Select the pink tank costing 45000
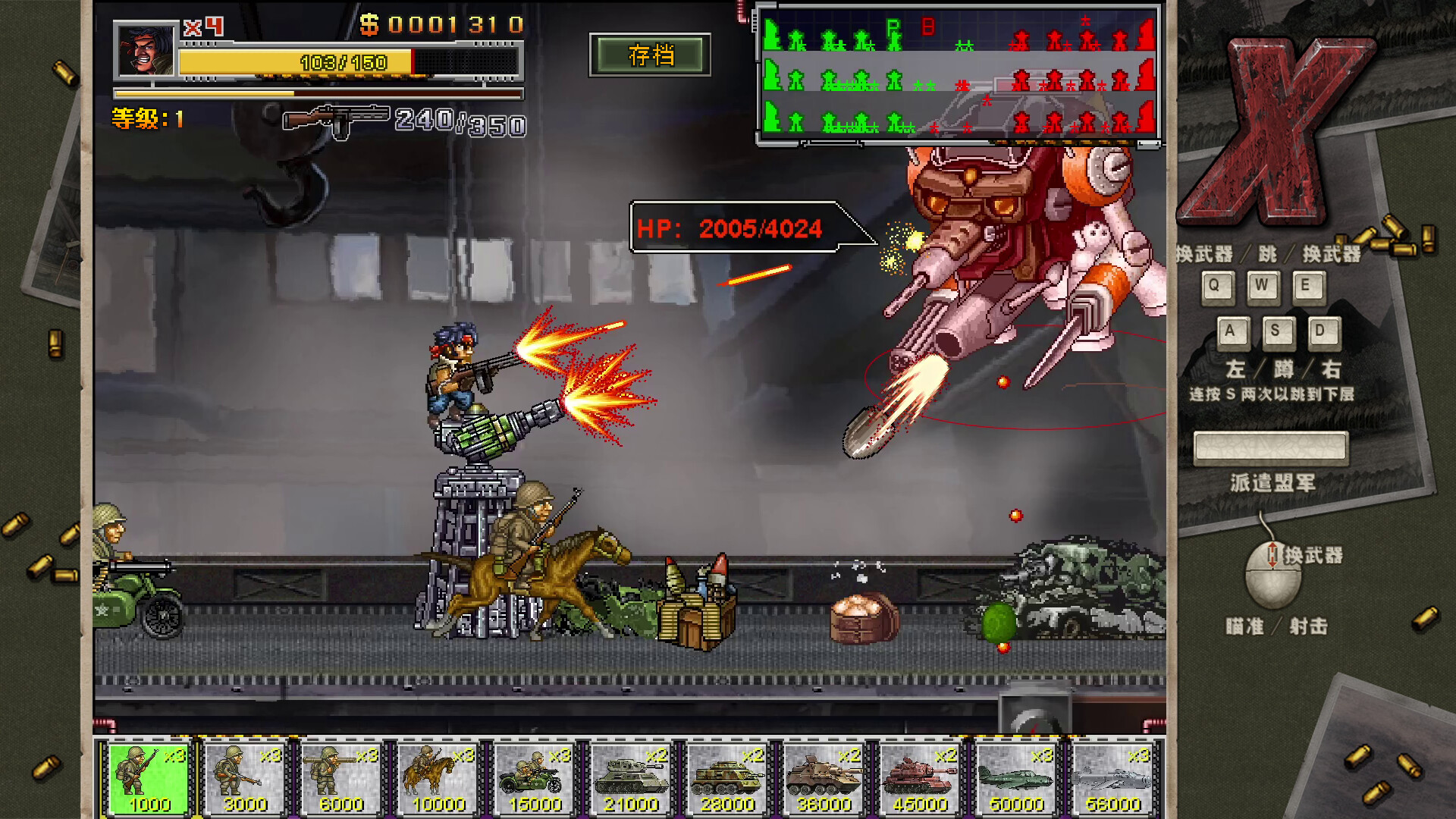Viewport: 1456px width, 819px height. coord(920,777)
